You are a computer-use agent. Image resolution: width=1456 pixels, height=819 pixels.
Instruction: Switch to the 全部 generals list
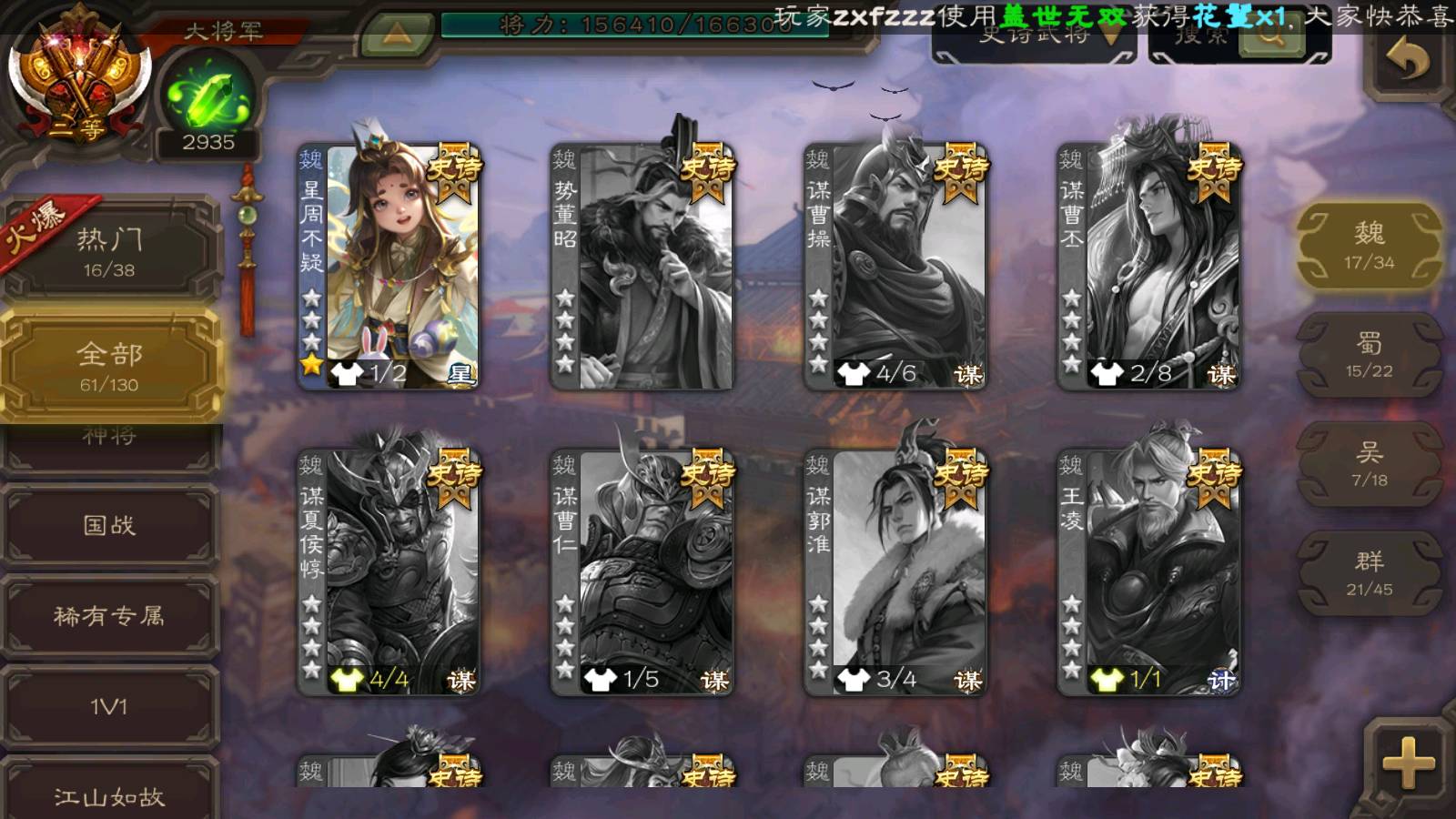pos(109,366)
